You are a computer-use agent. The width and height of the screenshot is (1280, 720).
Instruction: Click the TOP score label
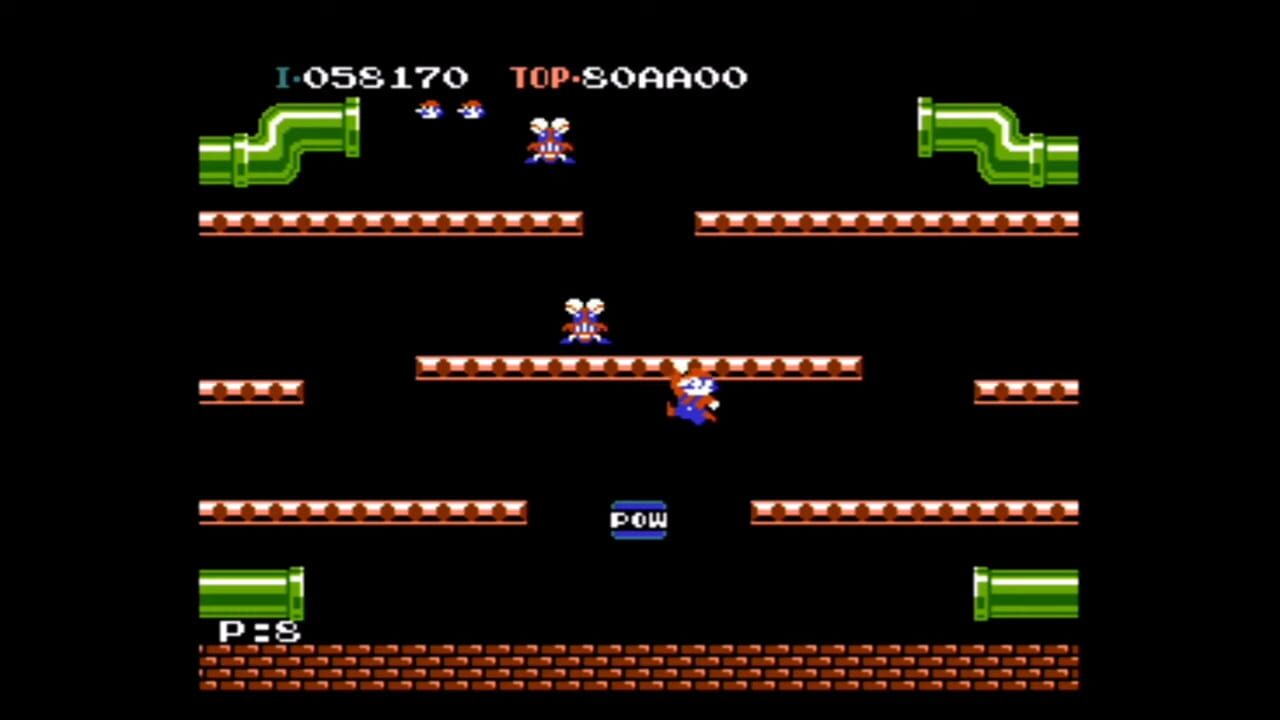(x=540, y=78)
